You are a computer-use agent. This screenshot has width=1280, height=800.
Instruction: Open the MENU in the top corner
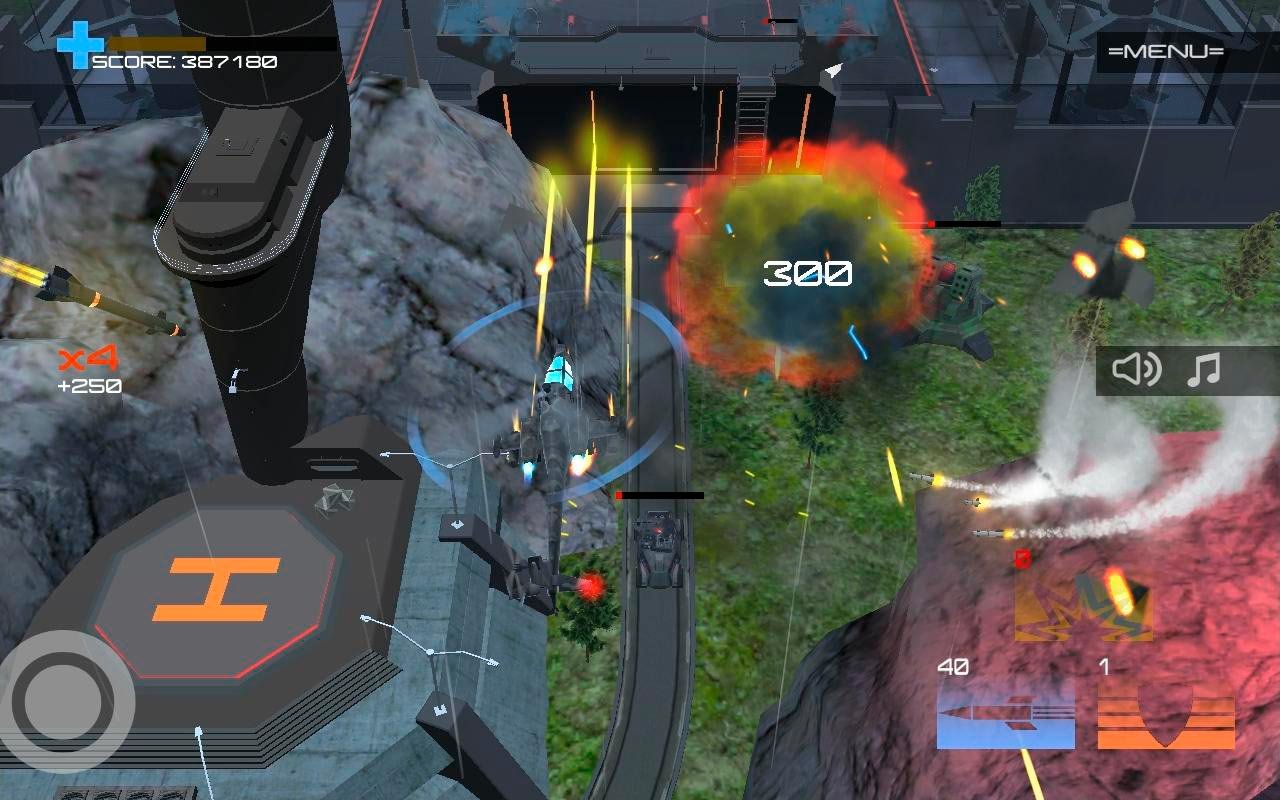click(1166, 52)
